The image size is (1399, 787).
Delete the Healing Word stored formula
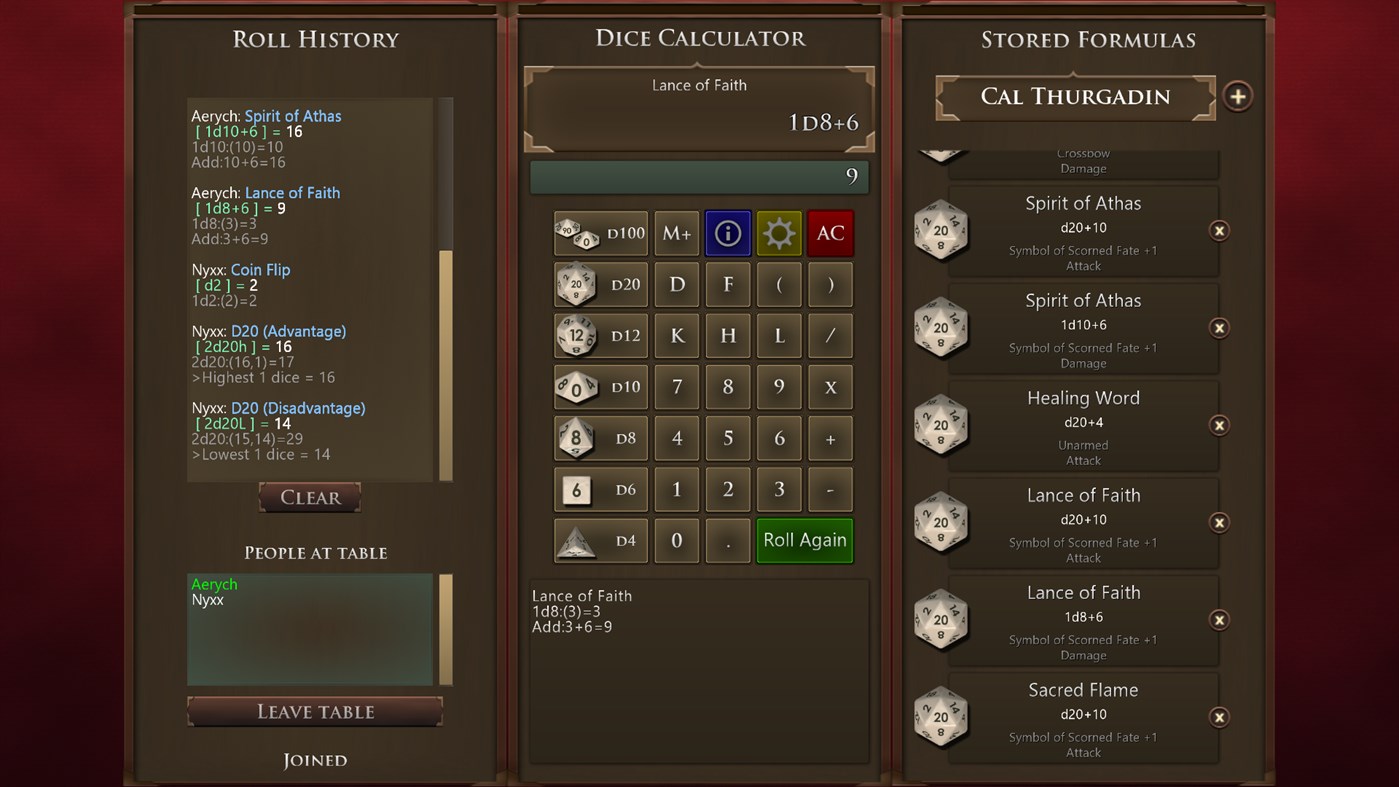pyautogui.click(x=1219, y=425)
